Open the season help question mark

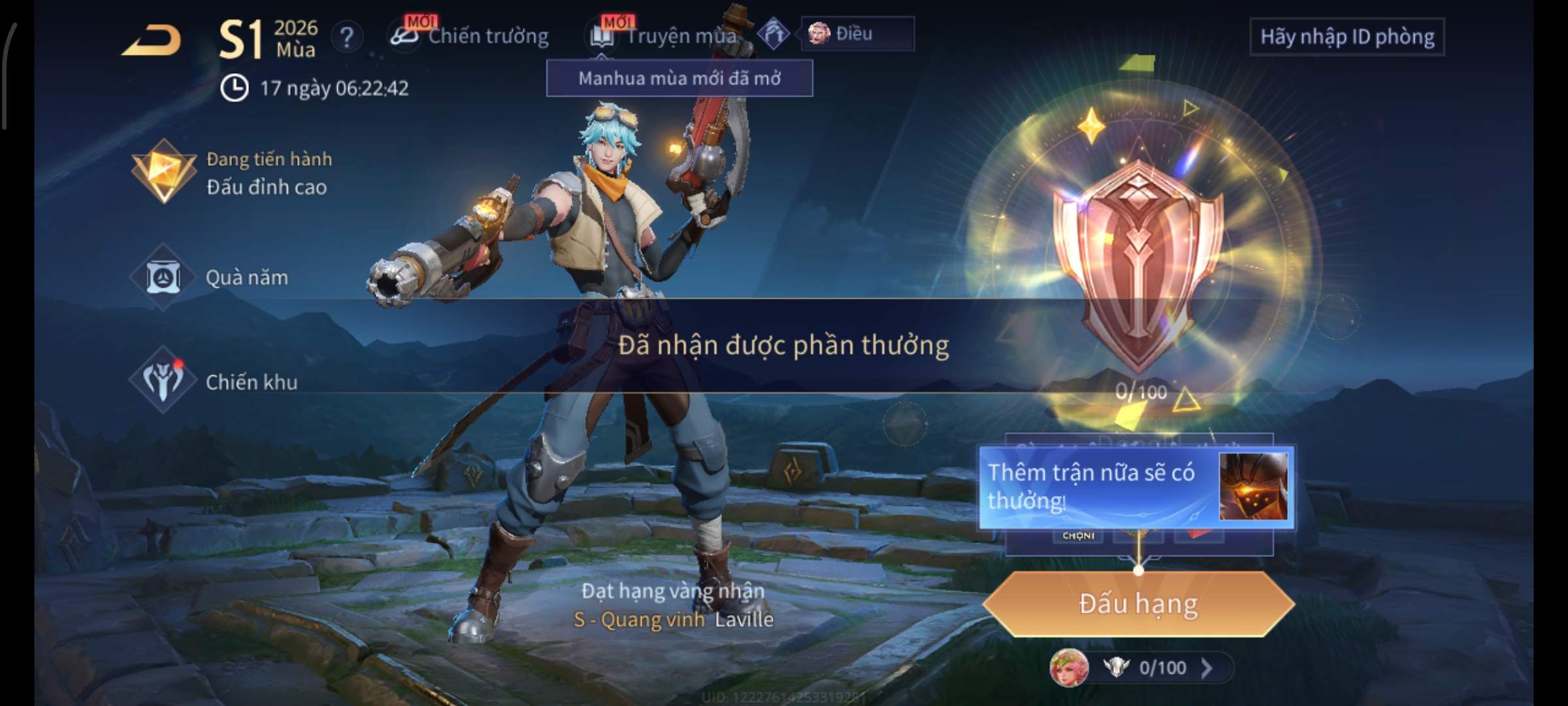pos(346,37)
